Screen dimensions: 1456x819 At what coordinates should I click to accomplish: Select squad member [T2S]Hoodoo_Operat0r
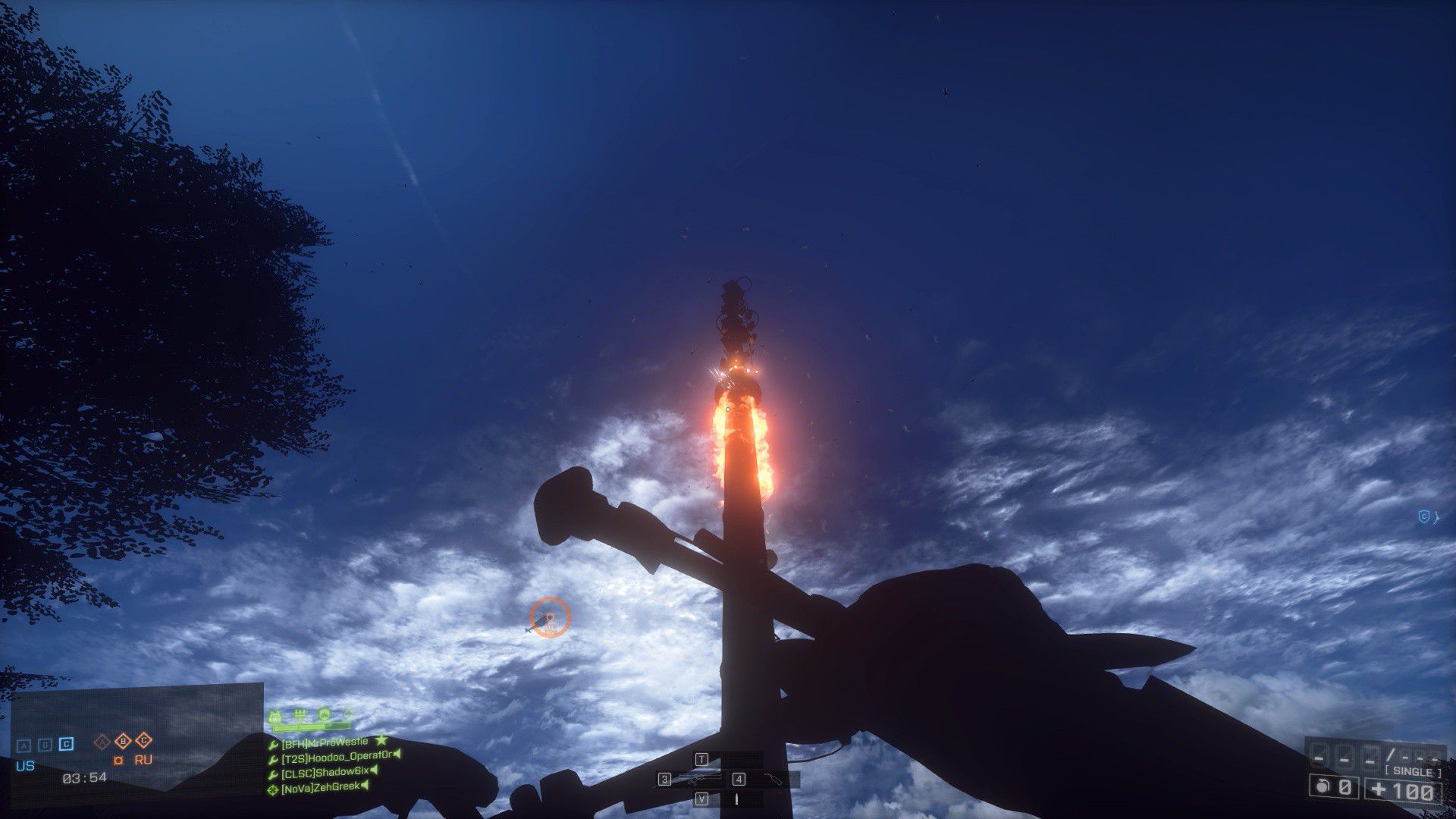coord(337,757)
